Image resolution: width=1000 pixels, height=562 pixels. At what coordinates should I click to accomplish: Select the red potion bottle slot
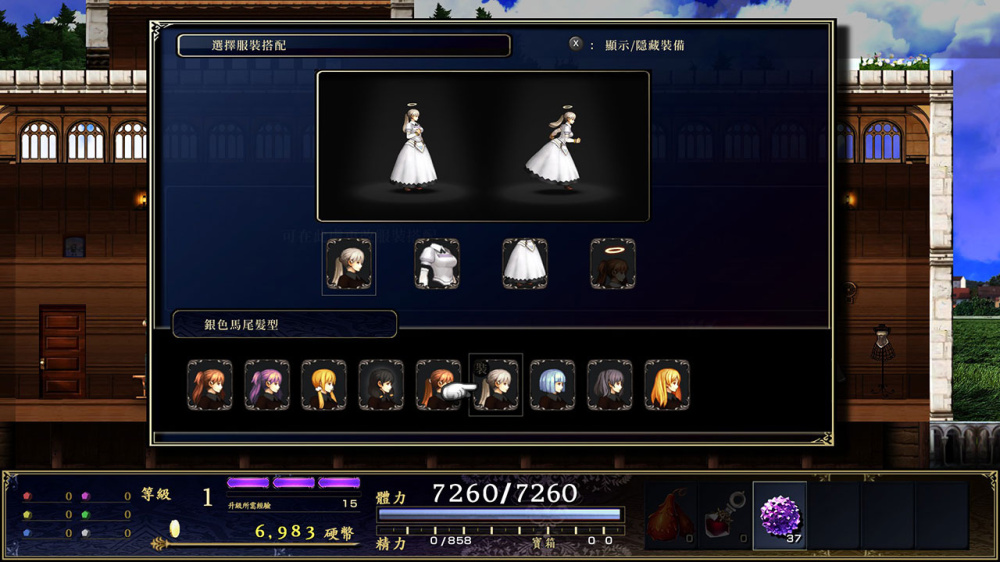click(725, 516)
